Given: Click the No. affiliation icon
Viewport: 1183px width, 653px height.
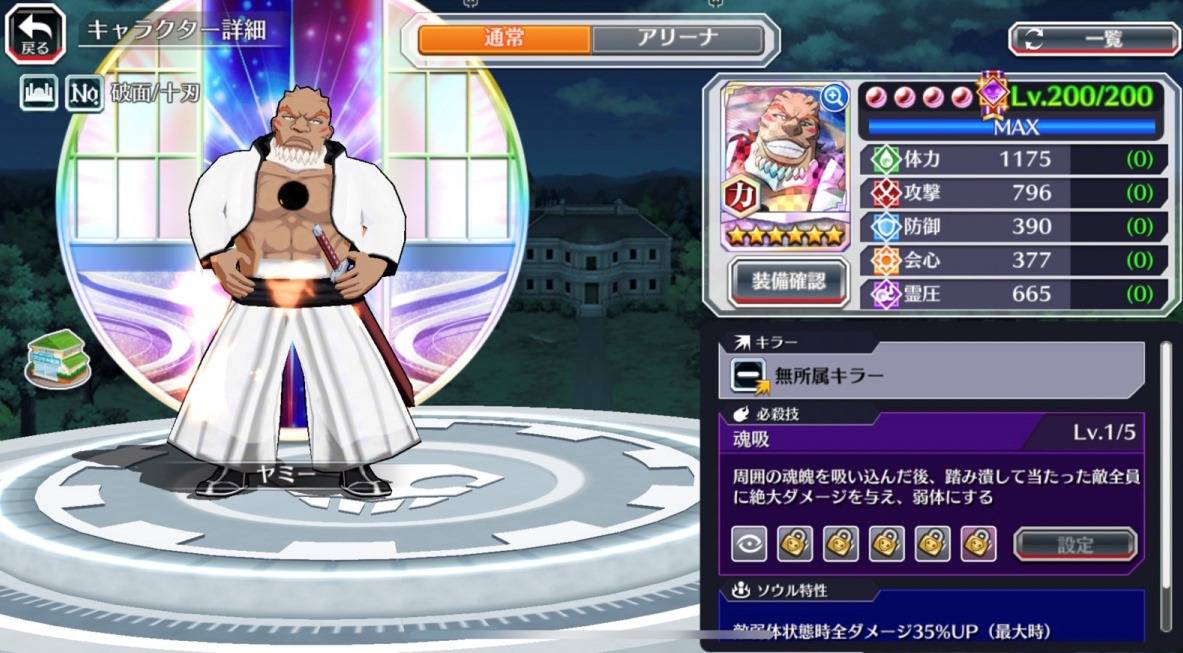Looking at the screenshot, I should 83,94.
